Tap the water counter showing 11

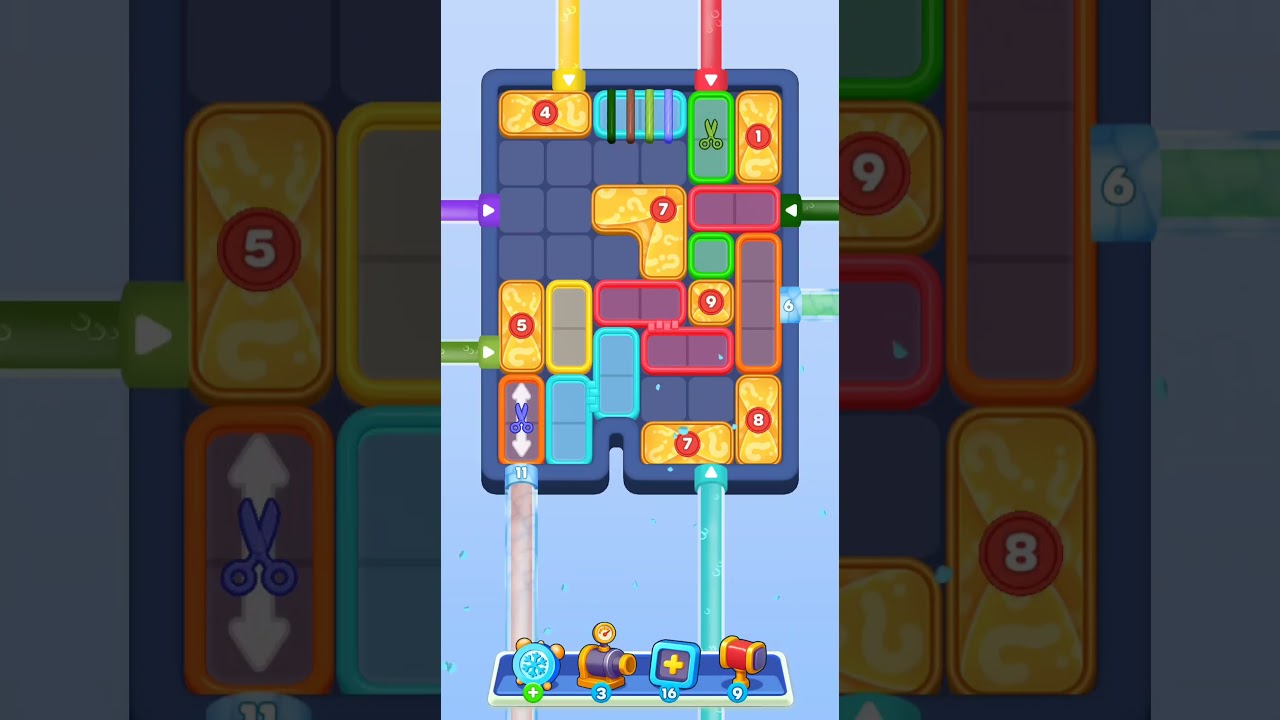coord(521,472)
